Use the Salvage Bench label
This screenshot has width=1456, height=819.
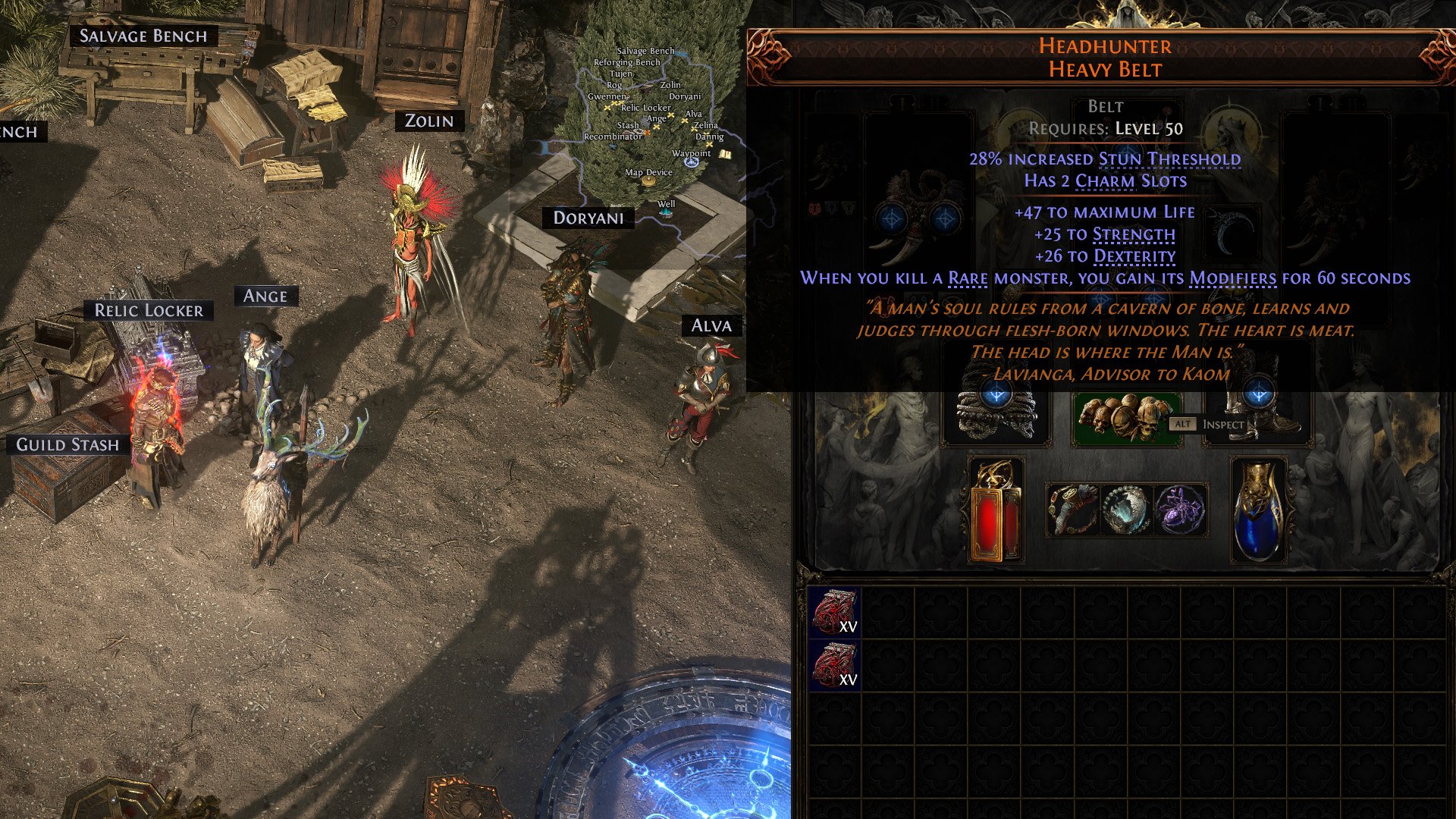pos(143,36)
